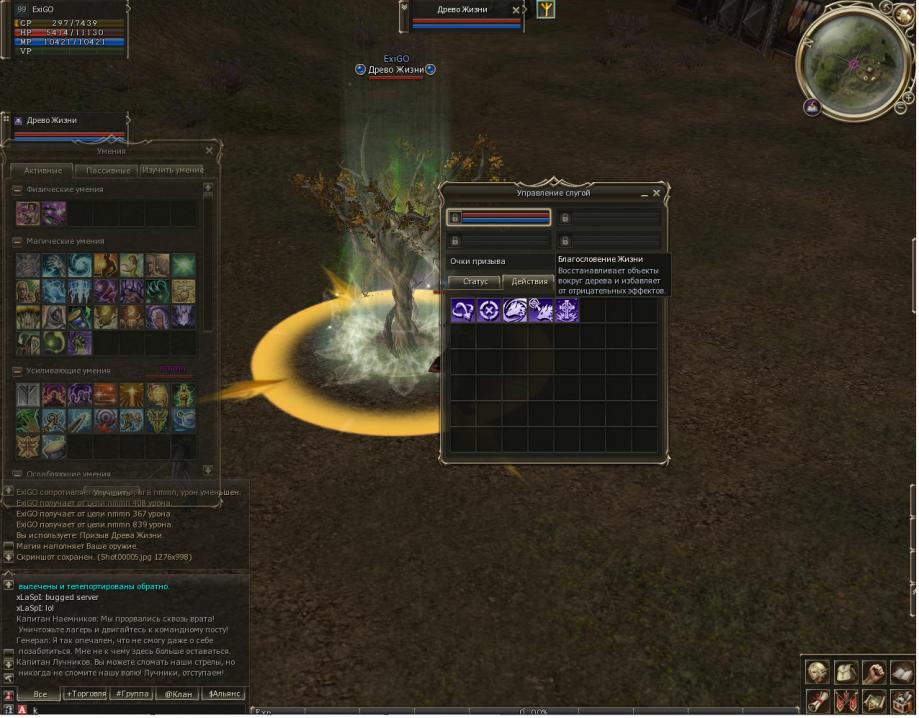Switch to the Пассивные skills tab
Image resolution: width=919 pixels, height=718 pixels.
point(107,171)
